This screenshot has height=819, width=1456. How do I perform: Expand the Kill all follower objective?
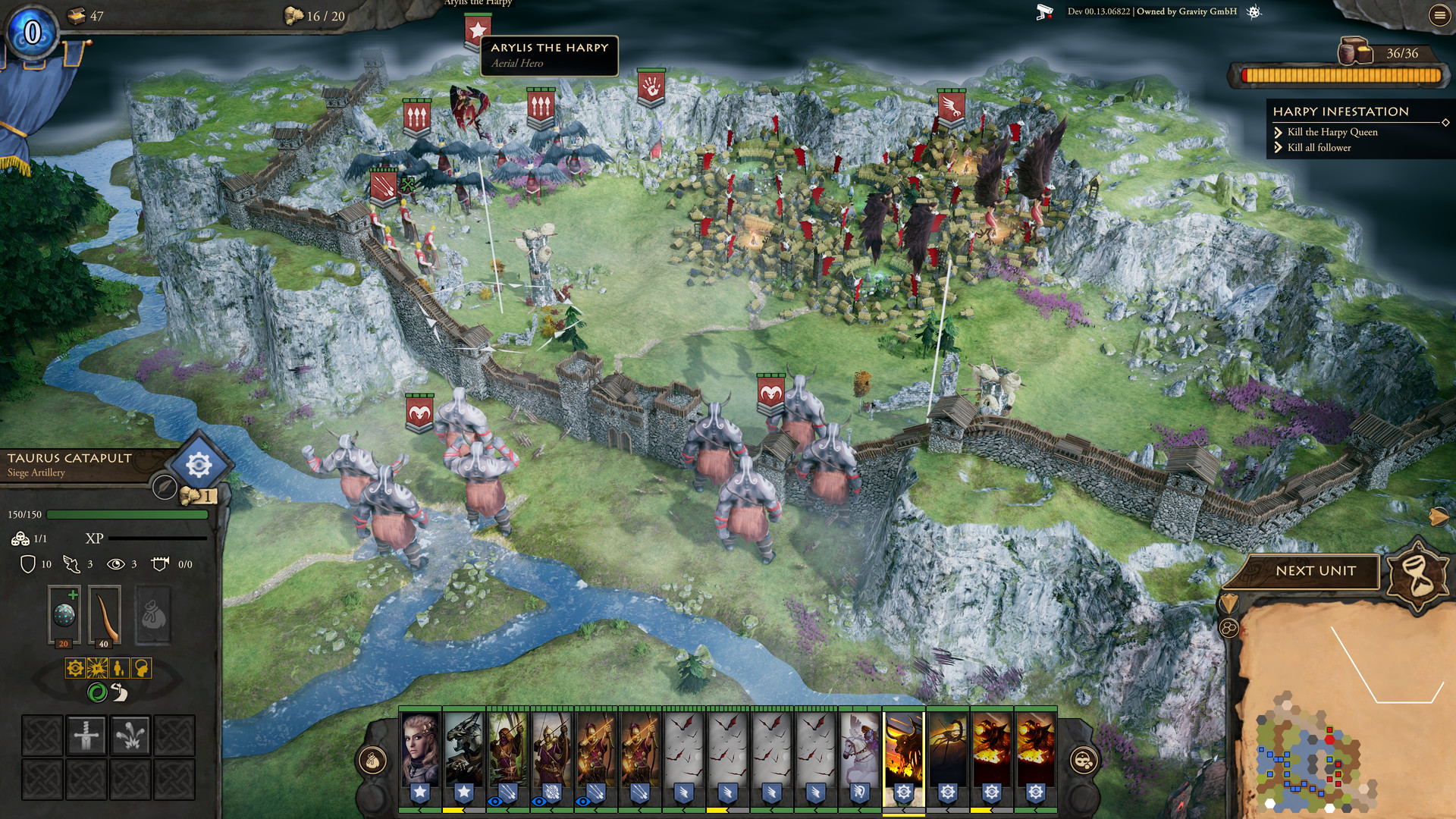coord(1279,147)
